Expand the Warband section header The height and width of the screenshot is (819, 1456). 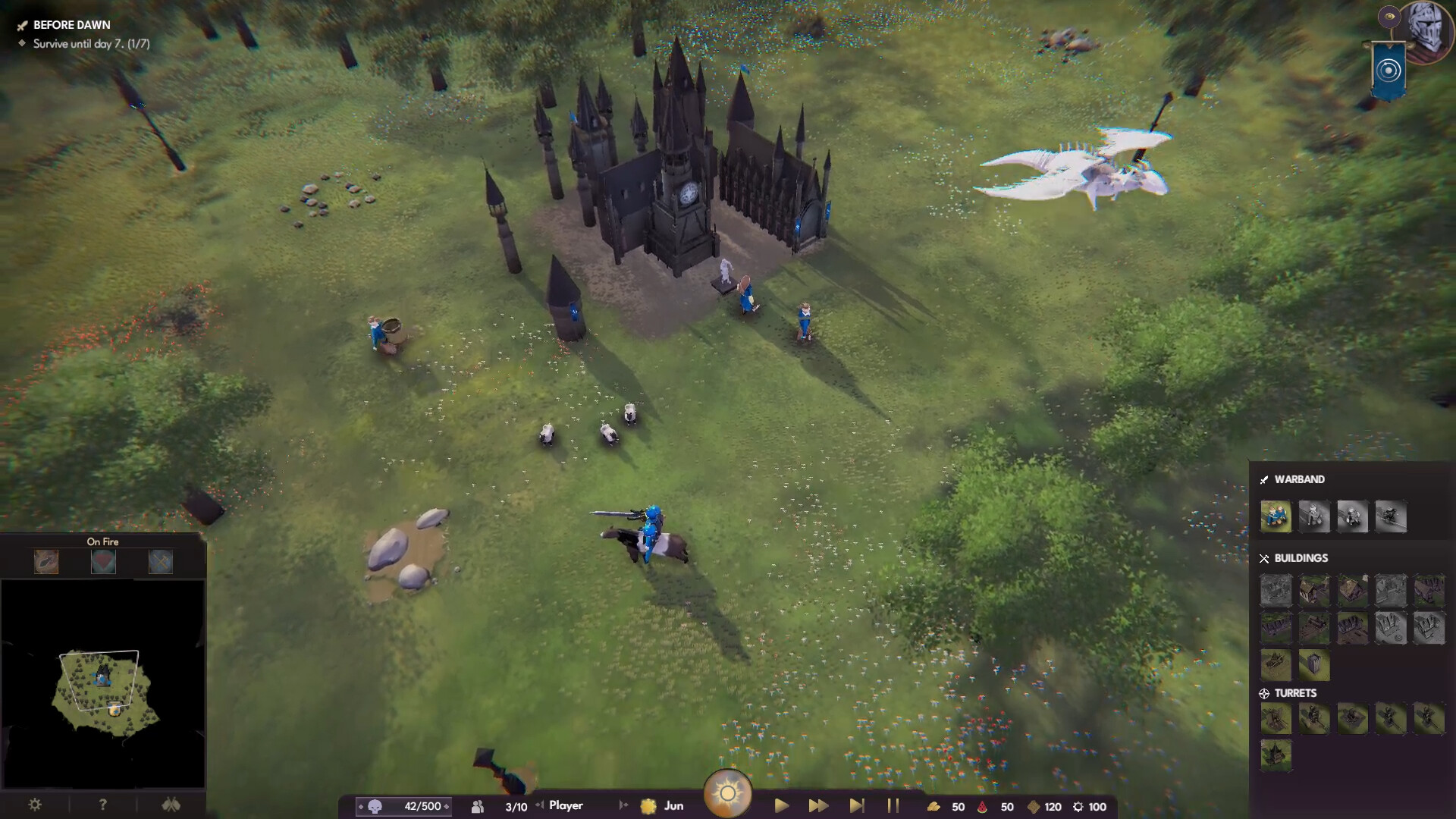(x=1299, y=479)
